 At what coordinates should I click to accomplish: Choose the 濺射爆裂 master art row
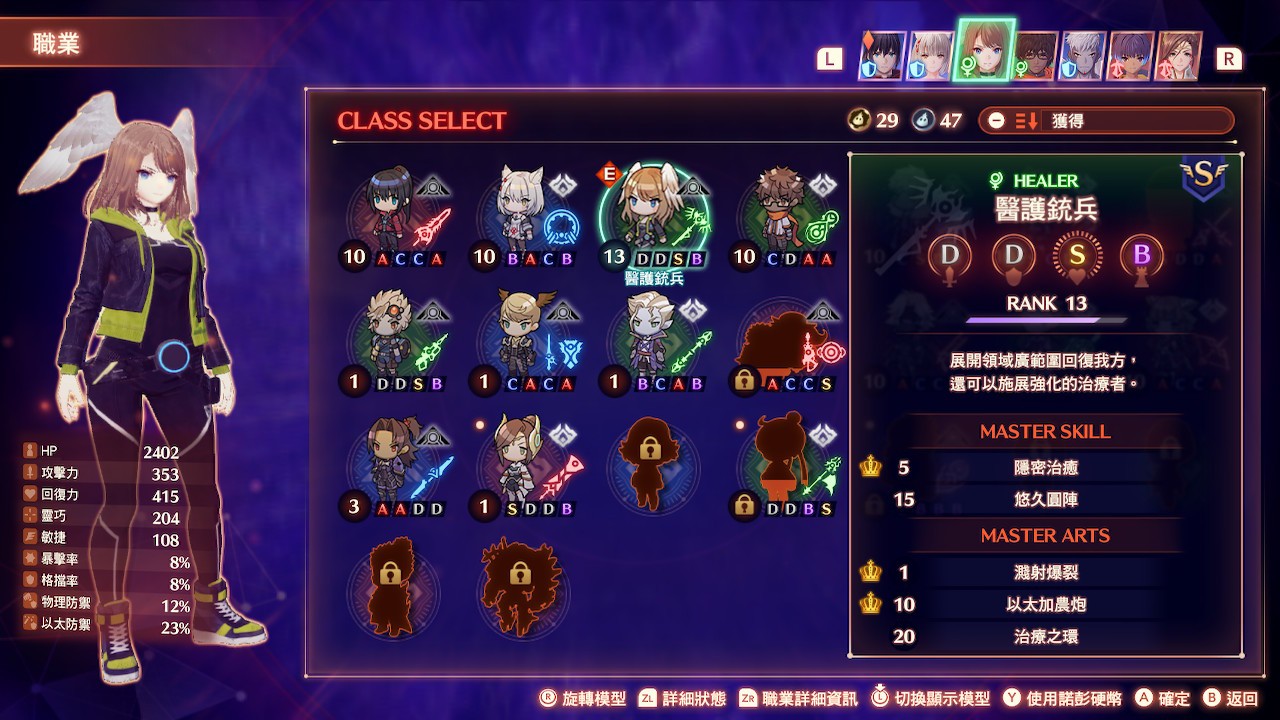click(x=1045, y=572)
